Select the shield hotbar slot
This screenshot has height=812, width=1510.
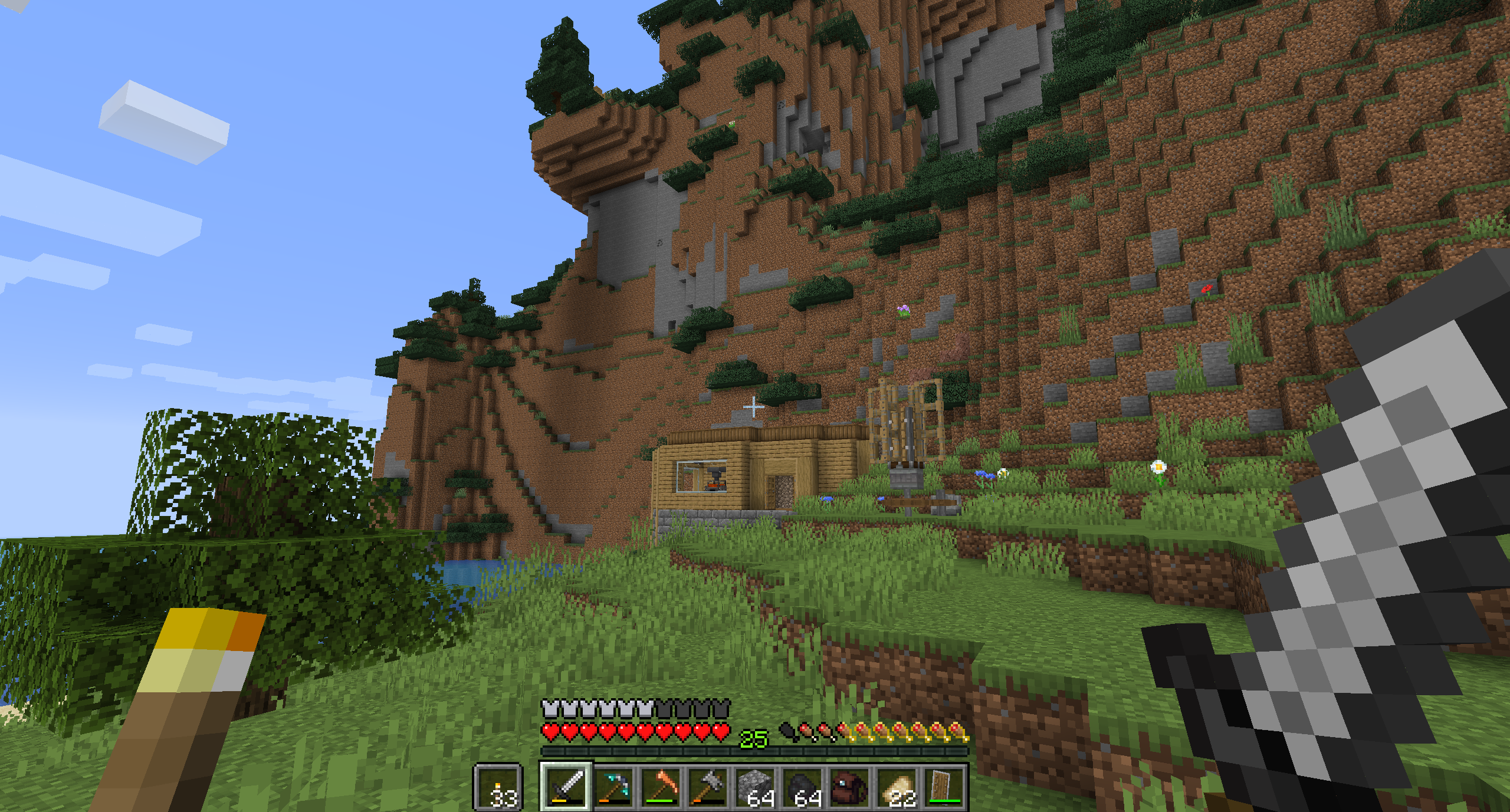point(945,787)
